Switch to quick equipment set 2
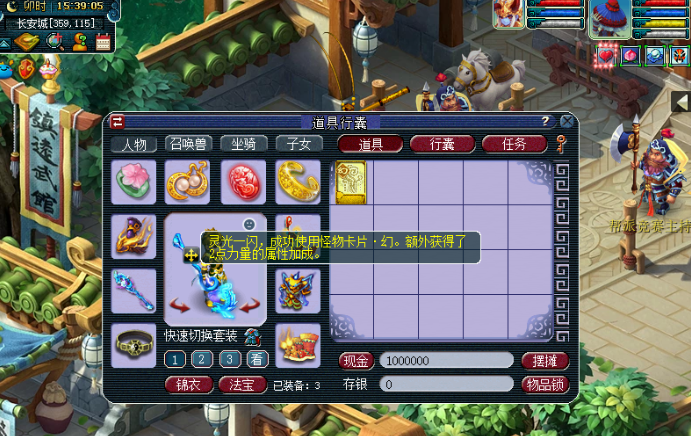The width and height of the screenshot is (691, 436). (201, 359)
